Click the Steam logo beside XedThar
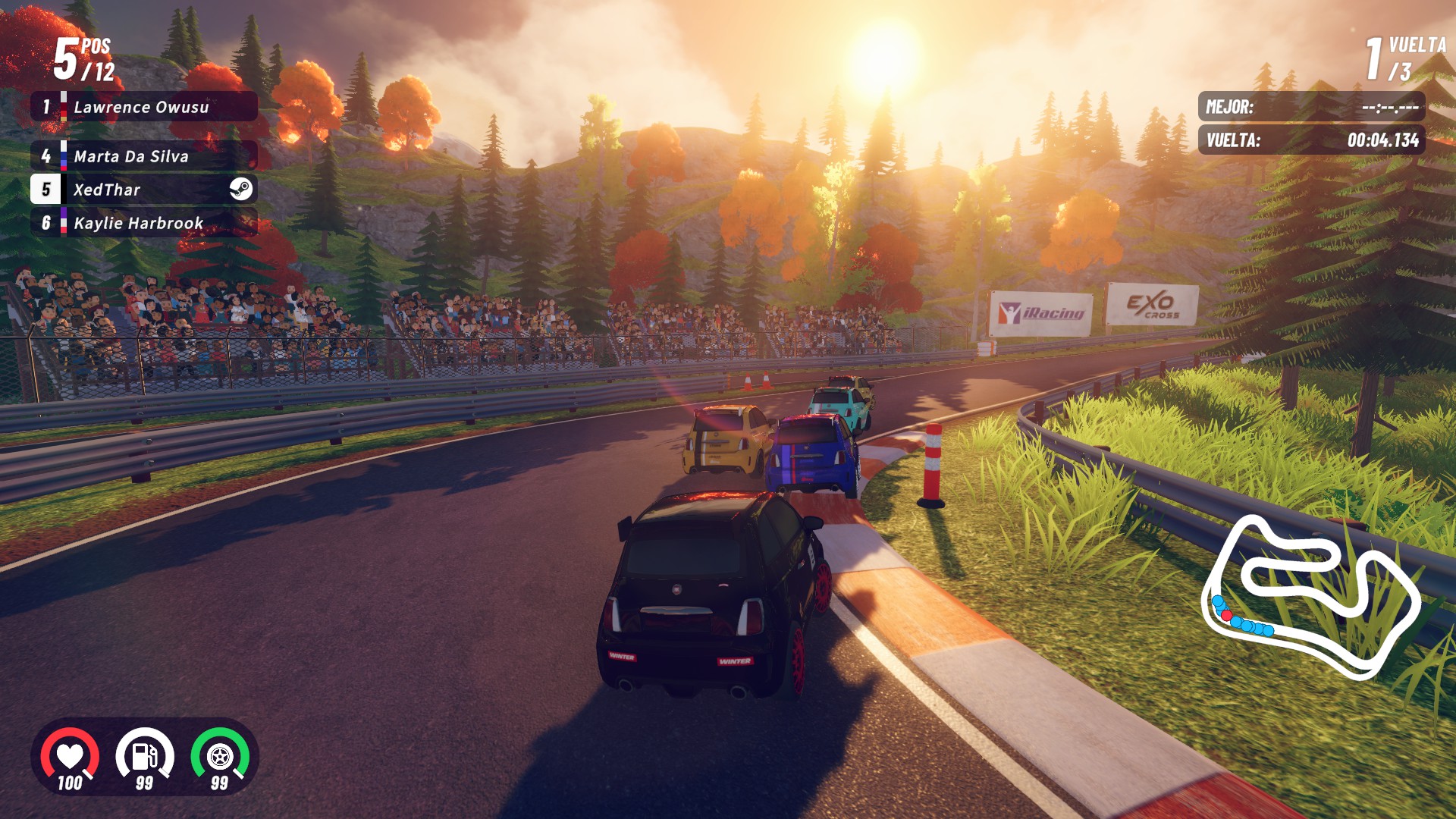This screenshot has height=819, width=1456. (241, 190)
